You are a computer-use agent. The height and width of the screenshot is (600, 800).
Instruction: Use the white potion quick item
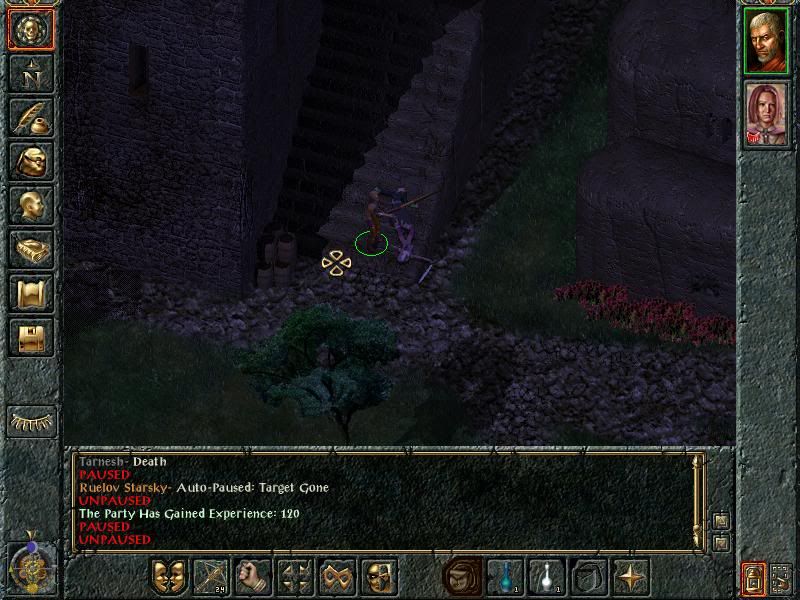[547, 577]
